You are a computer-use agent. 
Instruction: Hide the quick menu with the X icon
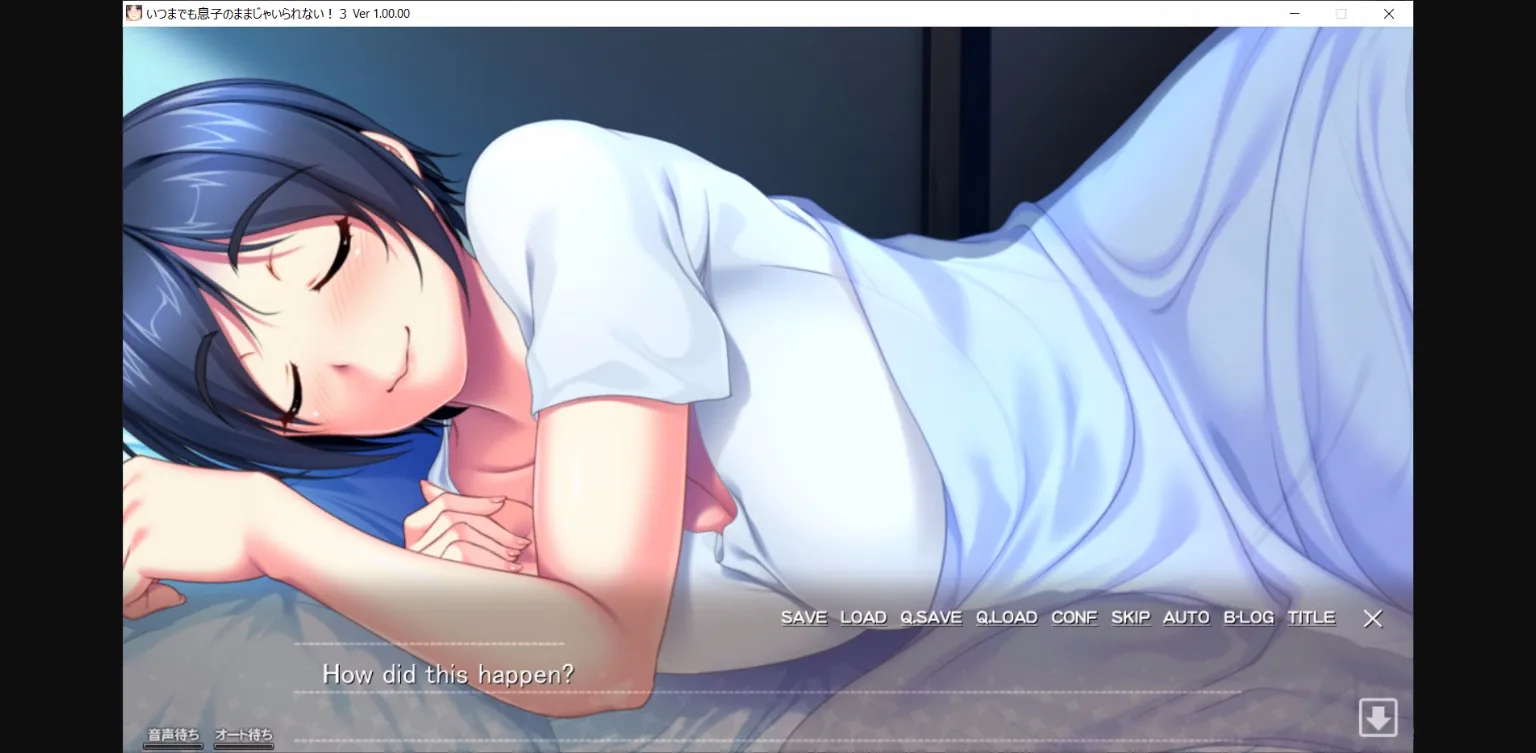pyautogui.click(x=1373, y=618)
